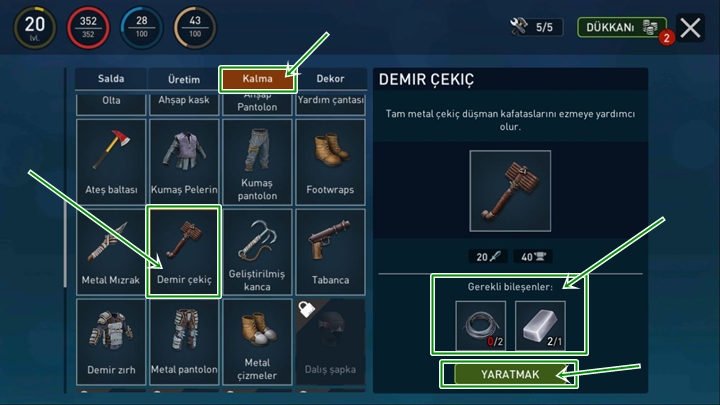Select the locked Dalış şapka item
The width and height of the screenshot is (720, 405).
pyautogui.click(x=330, y=341)
